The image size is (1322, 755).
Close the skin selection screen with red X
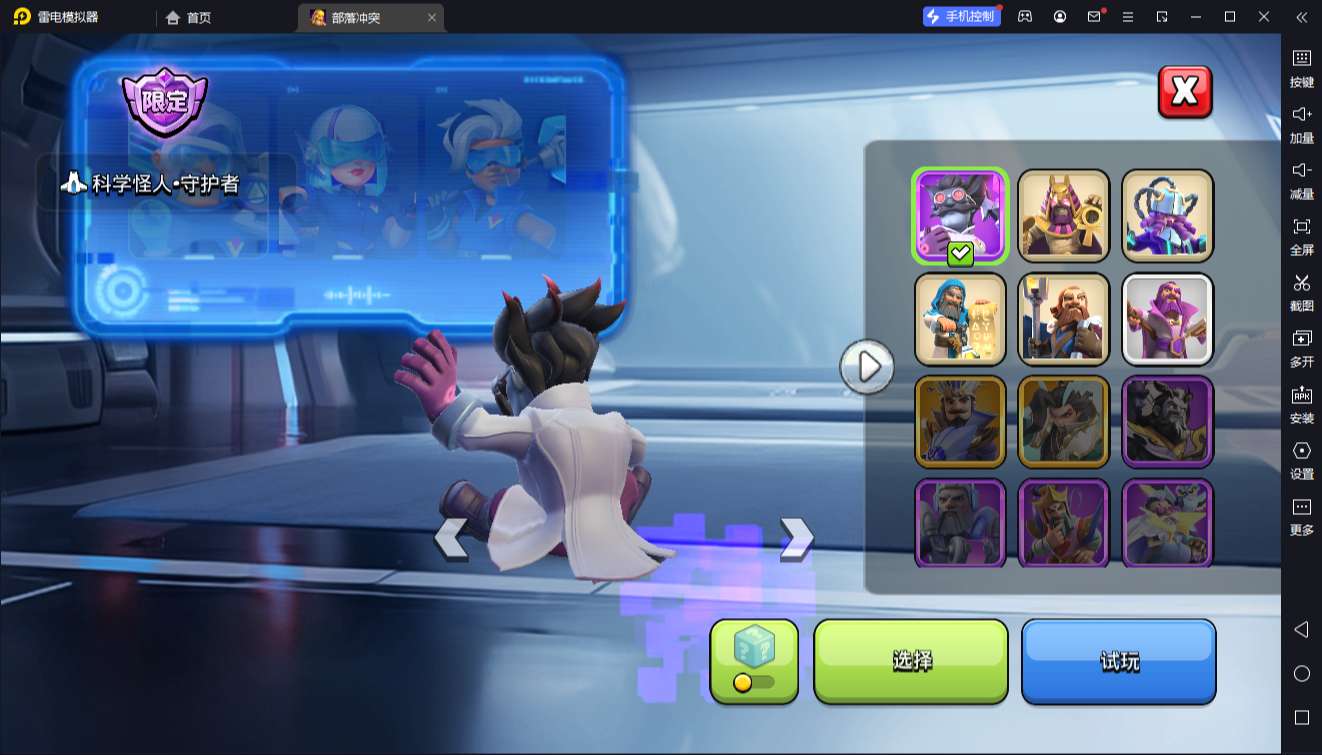tap(1185, 92)
